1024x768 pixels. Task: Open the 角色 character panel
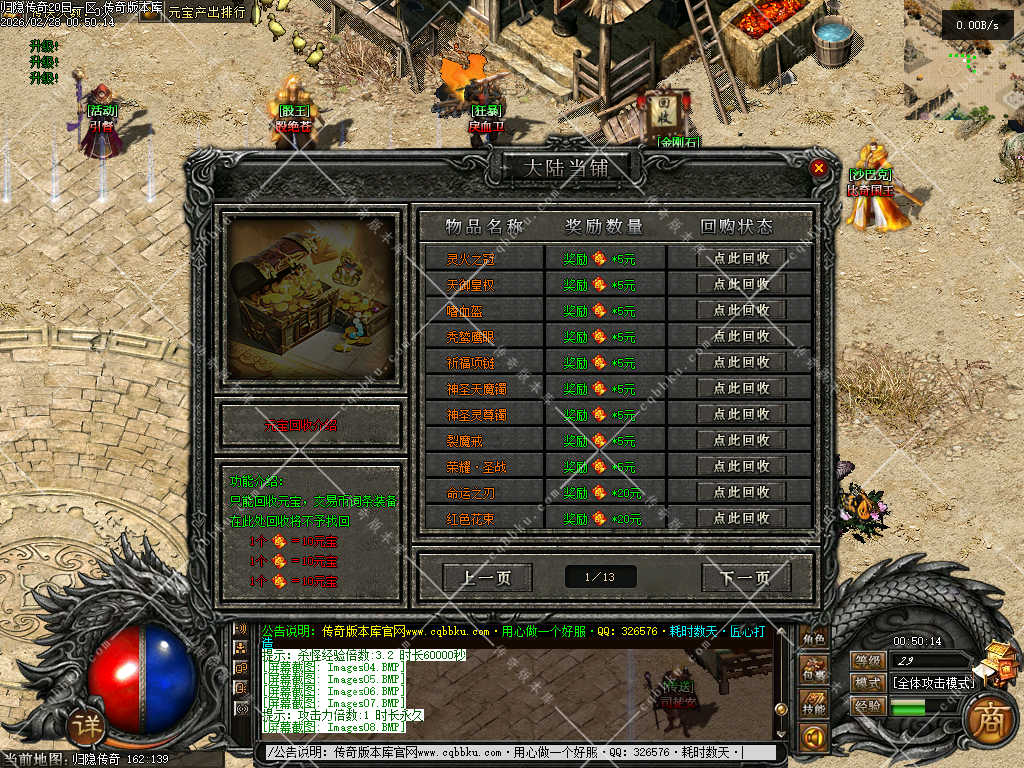point(814,640)
